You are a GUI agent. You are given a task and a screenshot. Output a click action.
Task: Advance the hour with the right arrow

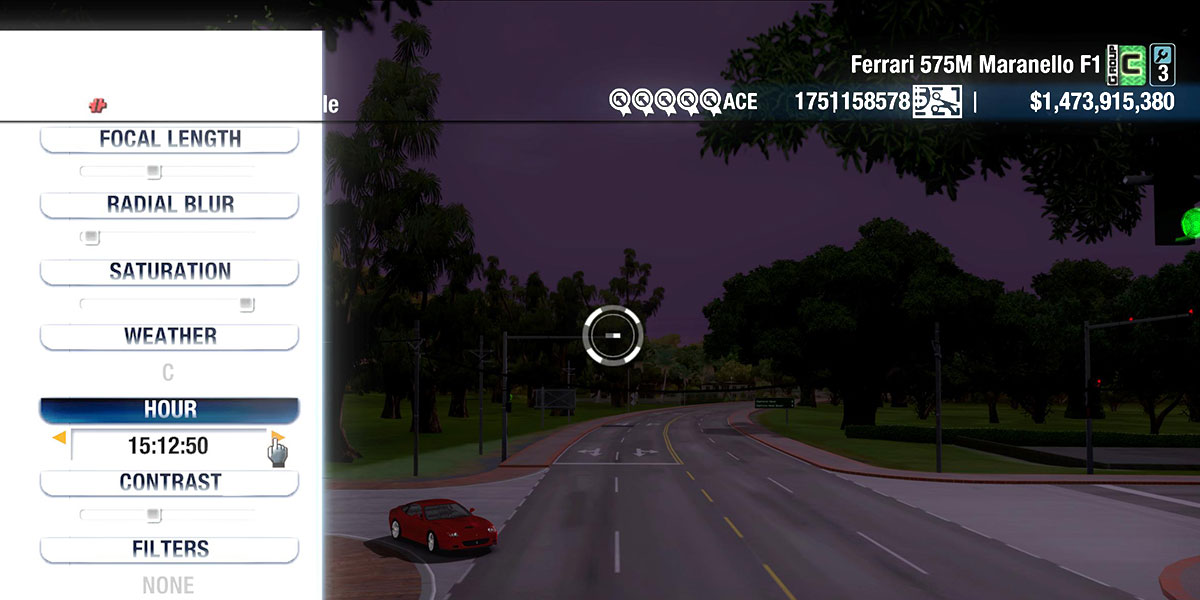click(x=278, y=437)
